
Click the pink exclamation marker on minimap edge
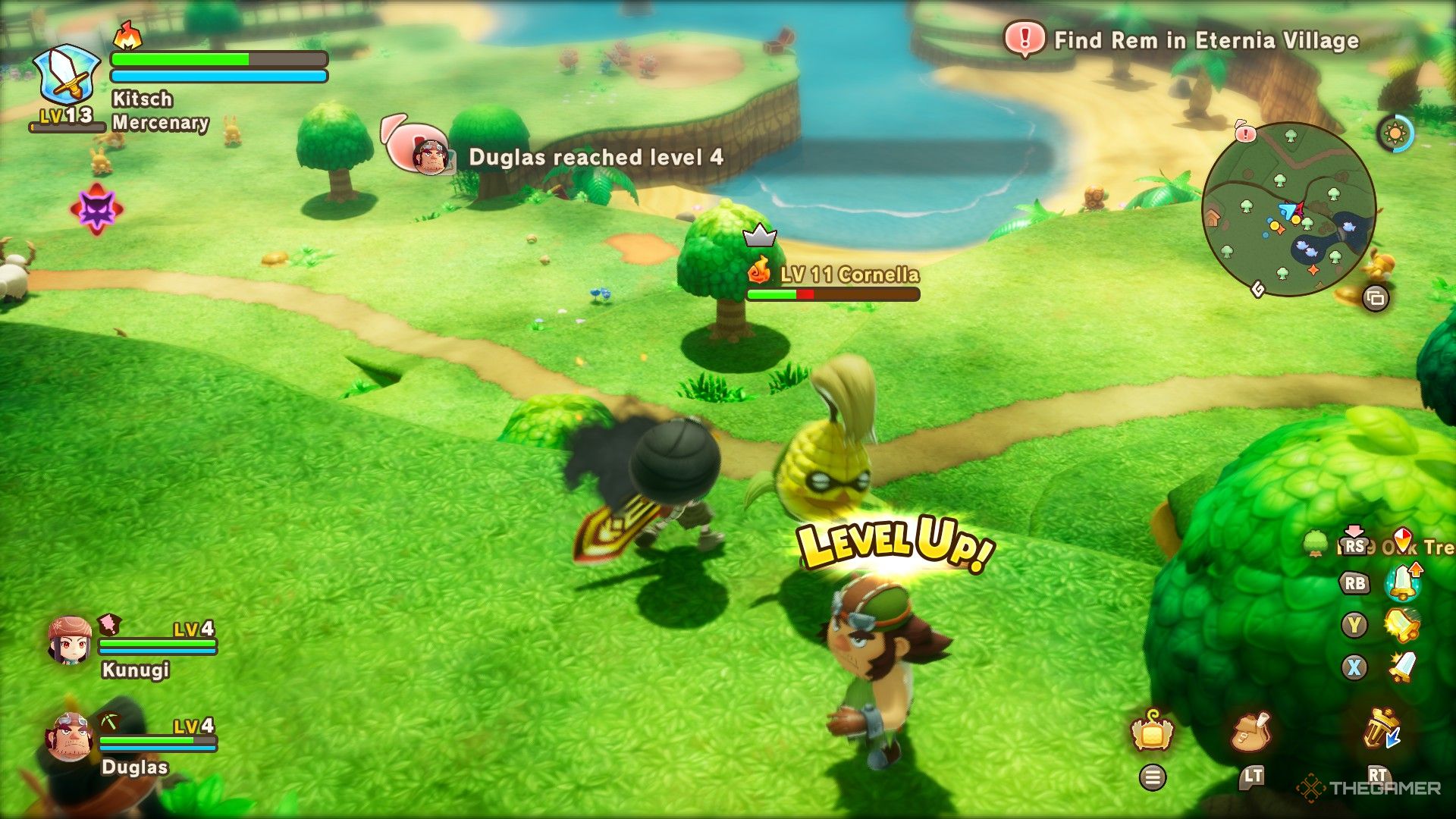(1245, 133)
